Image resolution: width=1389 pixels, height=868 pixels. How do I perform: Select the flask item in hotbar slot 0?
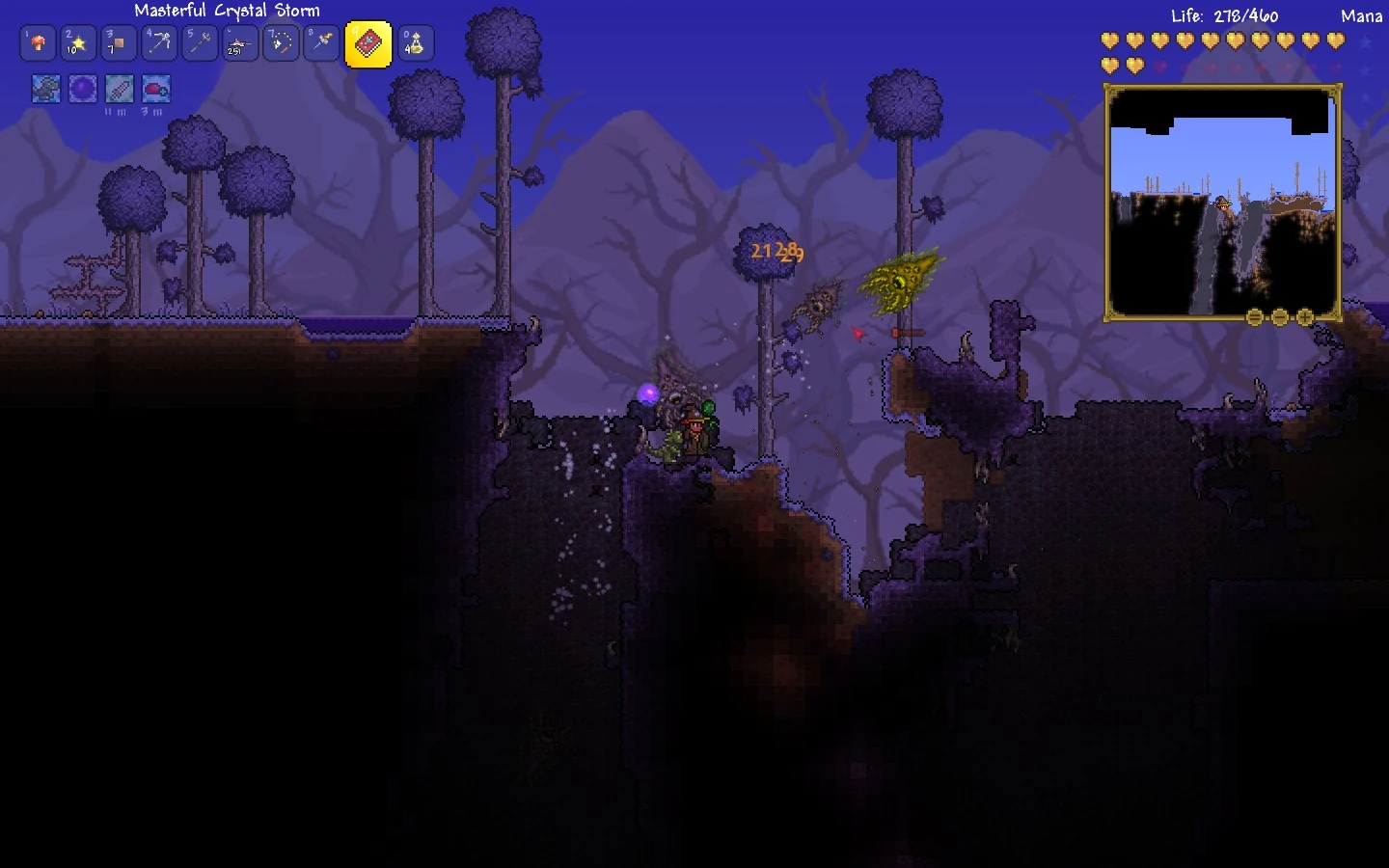click(414, 43)
